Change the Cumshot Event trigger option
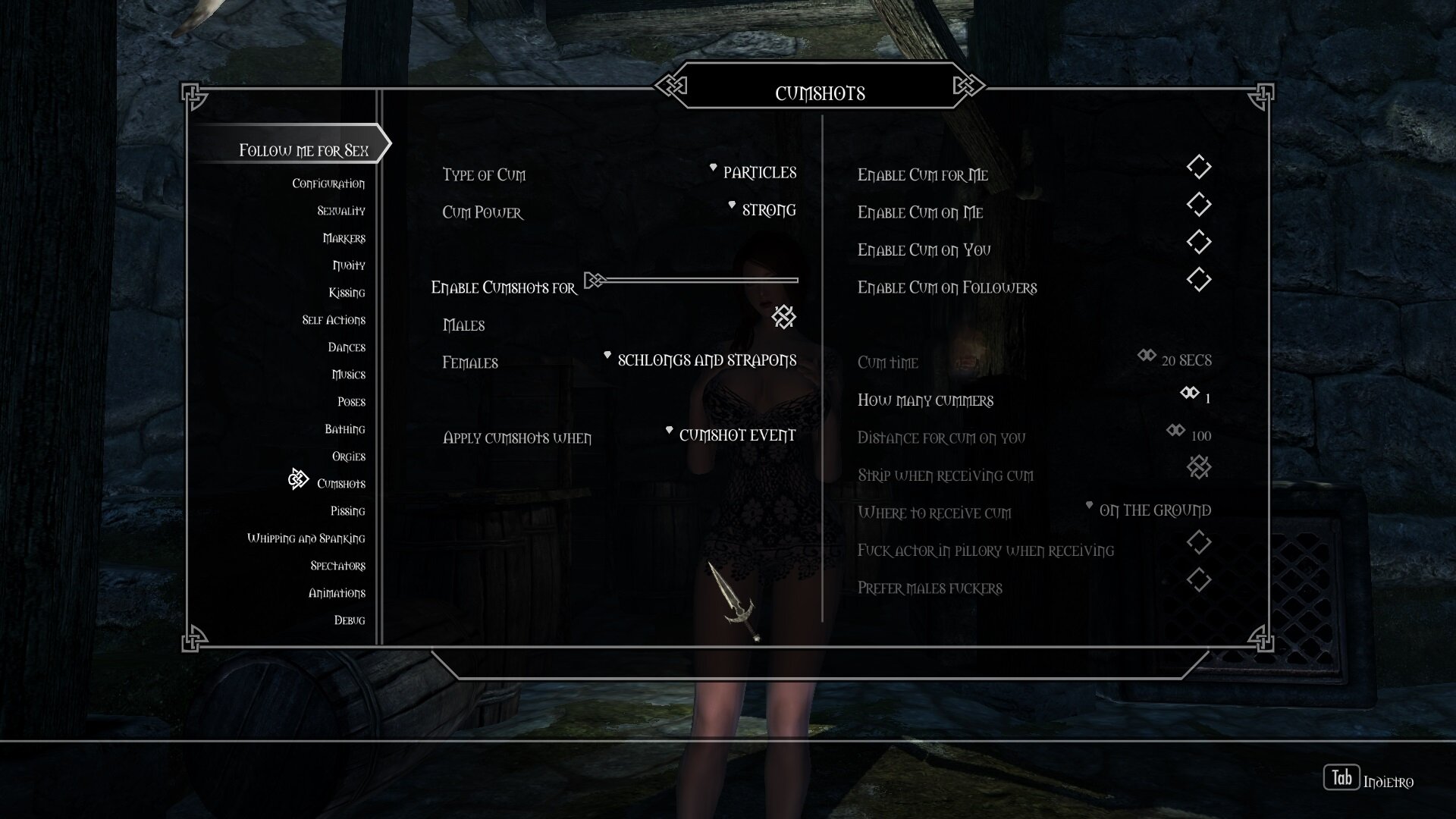This screenshot has width=1456, height=819. [x=737, y=436]
